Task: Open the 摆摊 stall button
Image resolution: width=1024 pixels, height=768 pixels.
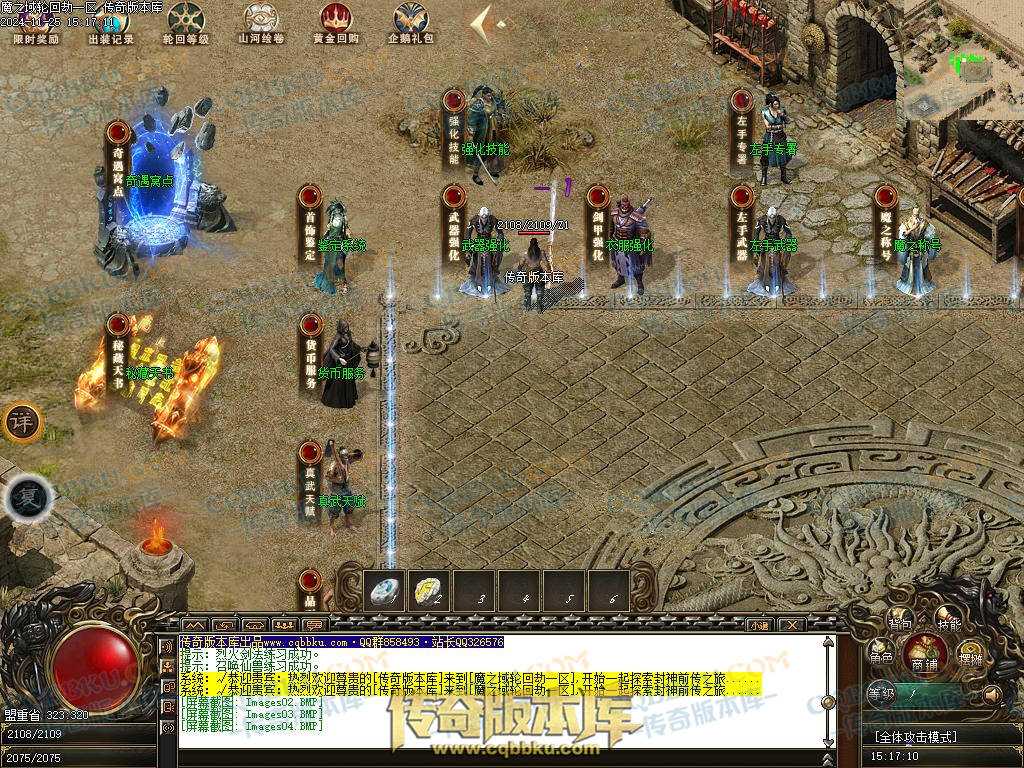Action: [970, 657]
